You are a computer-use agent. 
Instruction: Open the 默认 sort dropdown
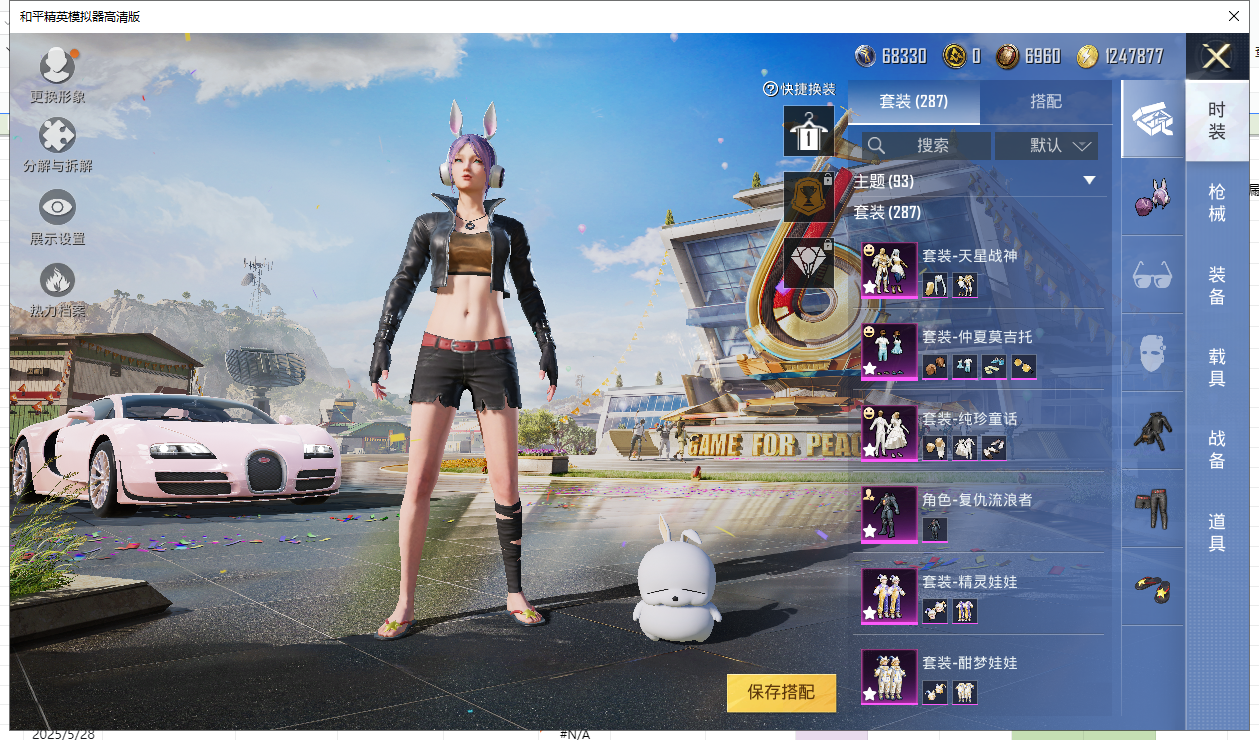pyautogui.click(x=1047, y=146)
